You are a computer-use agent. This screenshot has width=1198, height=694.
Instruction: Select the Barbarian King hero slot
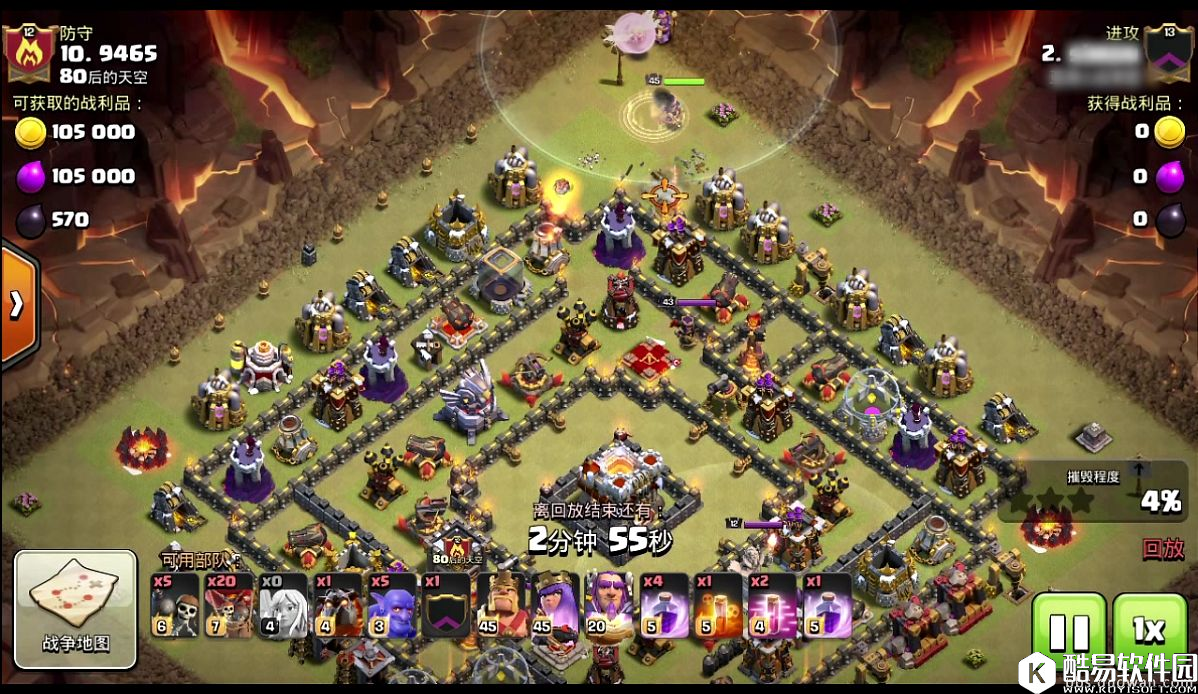[x=501, y=606]
